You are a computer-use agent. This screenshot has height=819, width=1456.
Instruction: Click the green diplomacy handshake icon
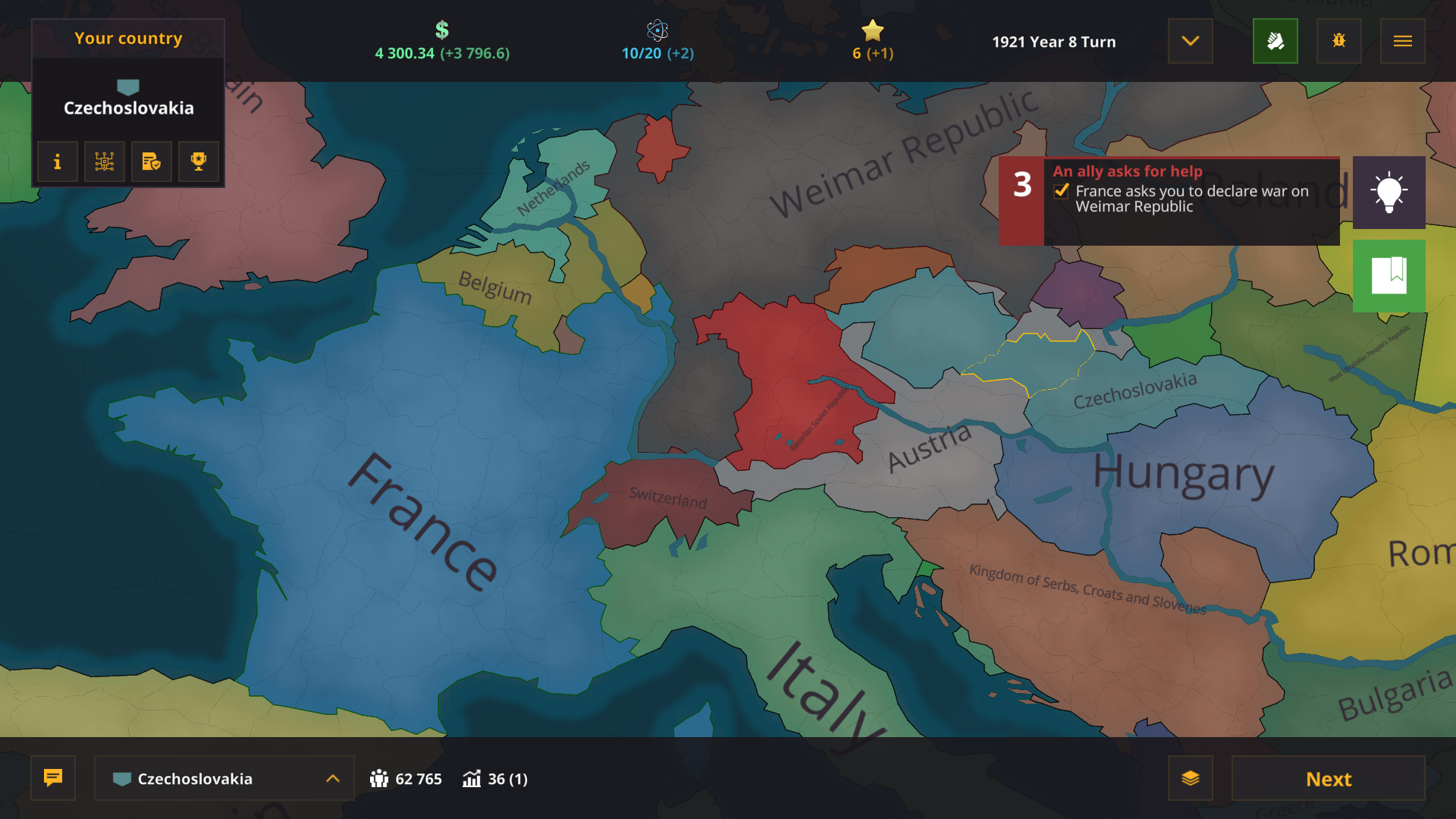click(1276, 41)
